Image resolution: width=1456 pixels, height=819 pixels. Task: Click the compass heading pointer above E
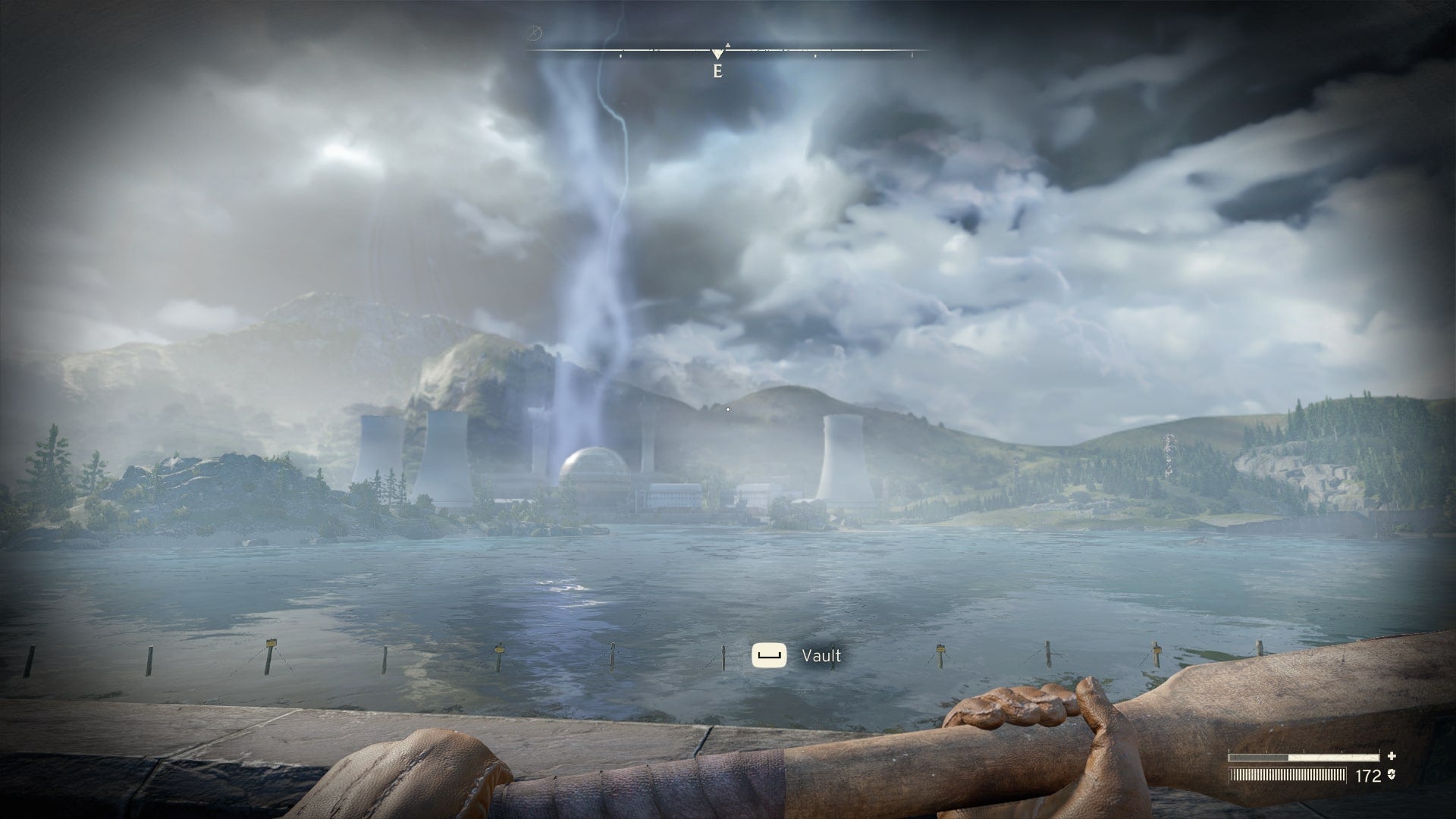pyautogui.click(x=717, y=55)
